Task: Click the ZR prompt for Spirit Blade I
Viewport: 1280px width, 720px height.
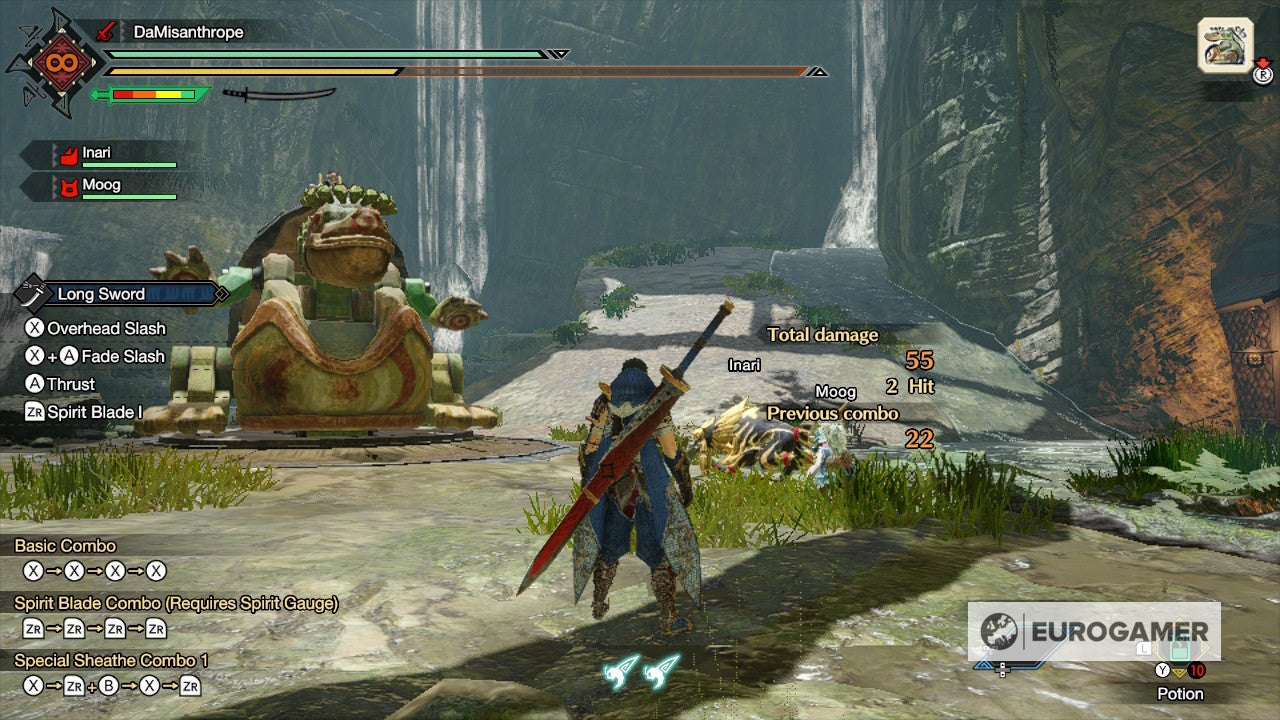Action: pos(34,411)
